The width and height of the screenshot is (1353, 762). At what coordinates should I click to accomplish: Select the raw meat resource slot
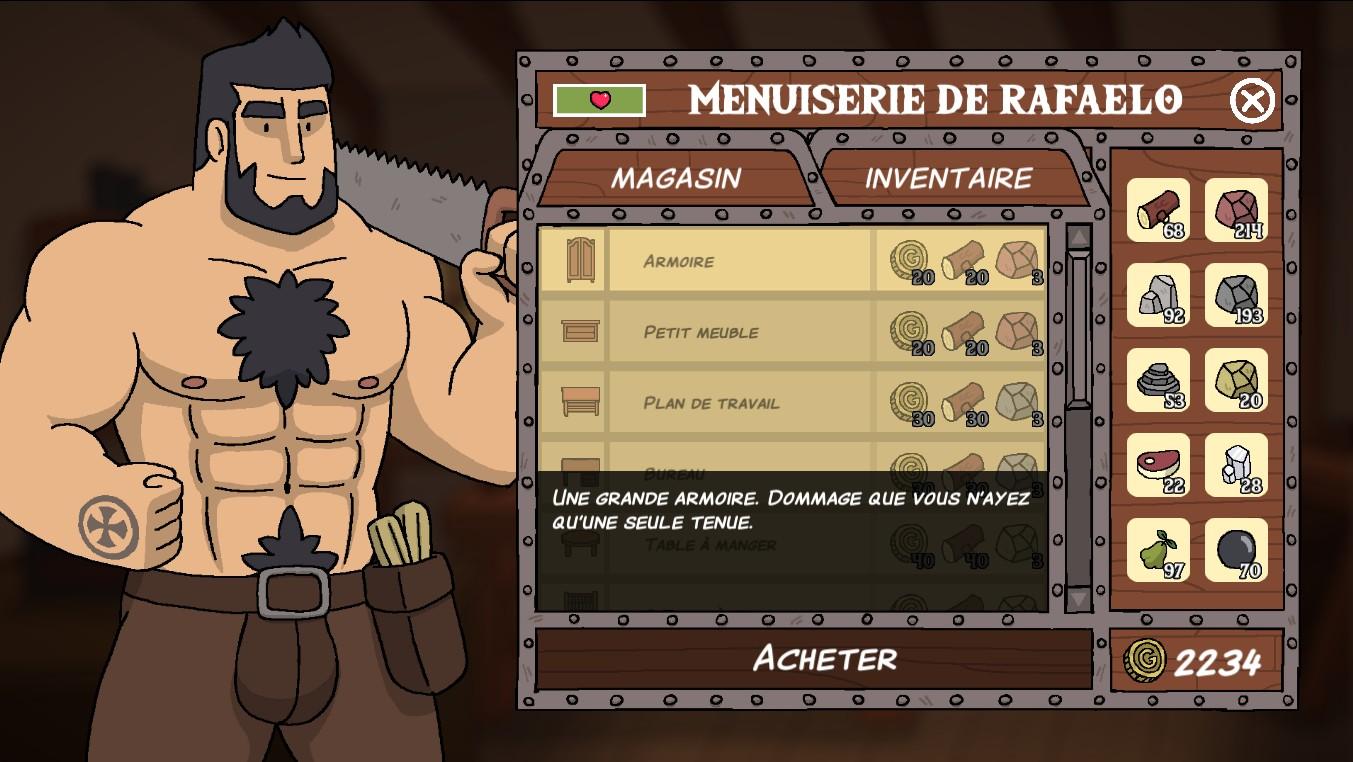[x=1158, y=465]
